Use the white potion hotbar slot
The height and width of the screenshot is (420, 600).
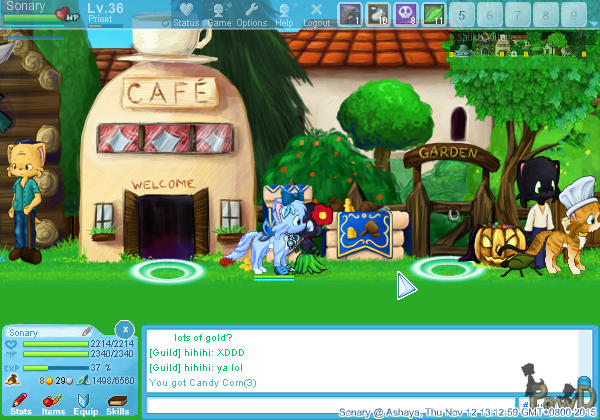point(378,14)
